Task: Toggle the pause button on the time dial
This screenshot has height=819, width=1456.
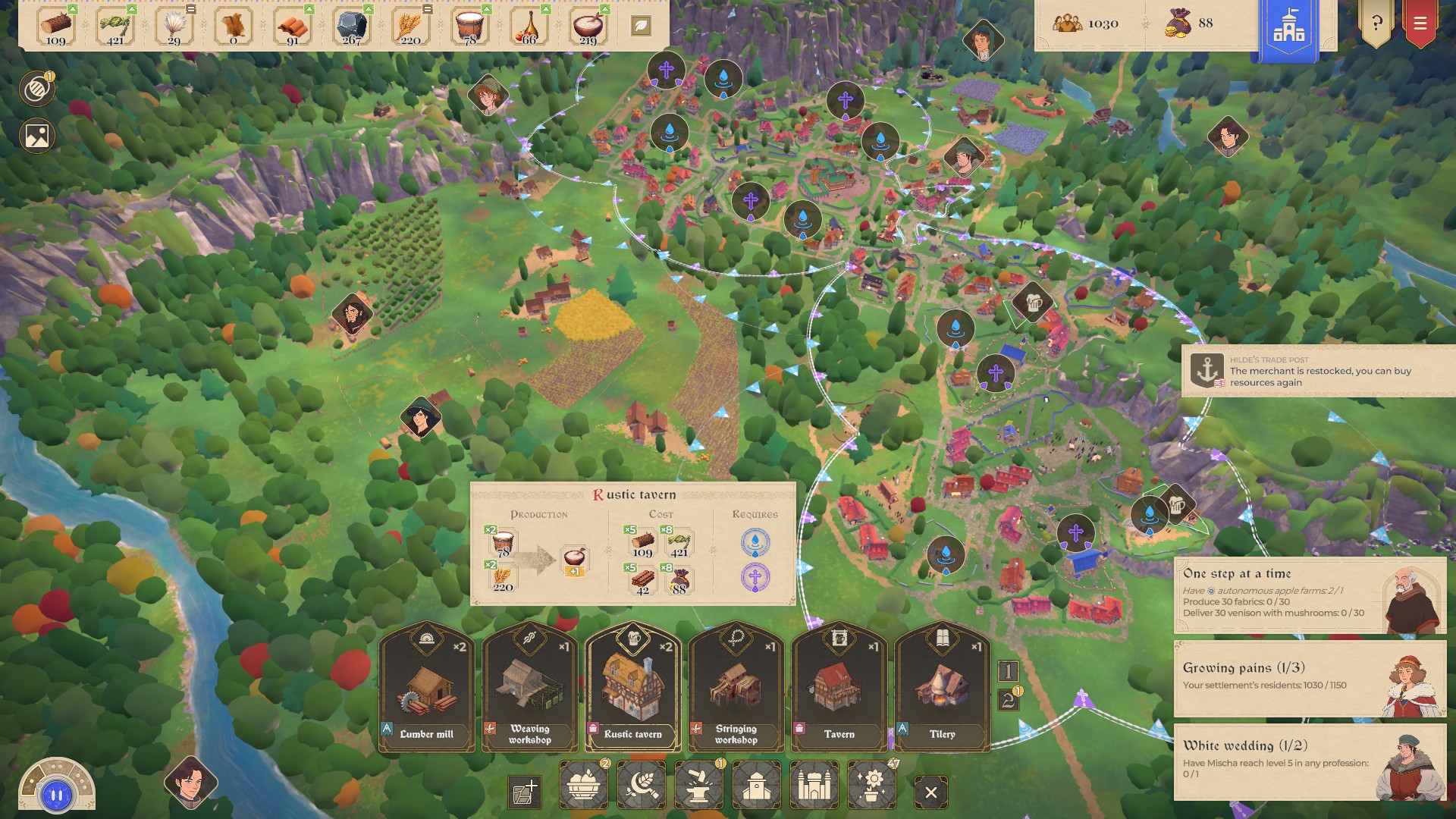Action: [57, 795]
